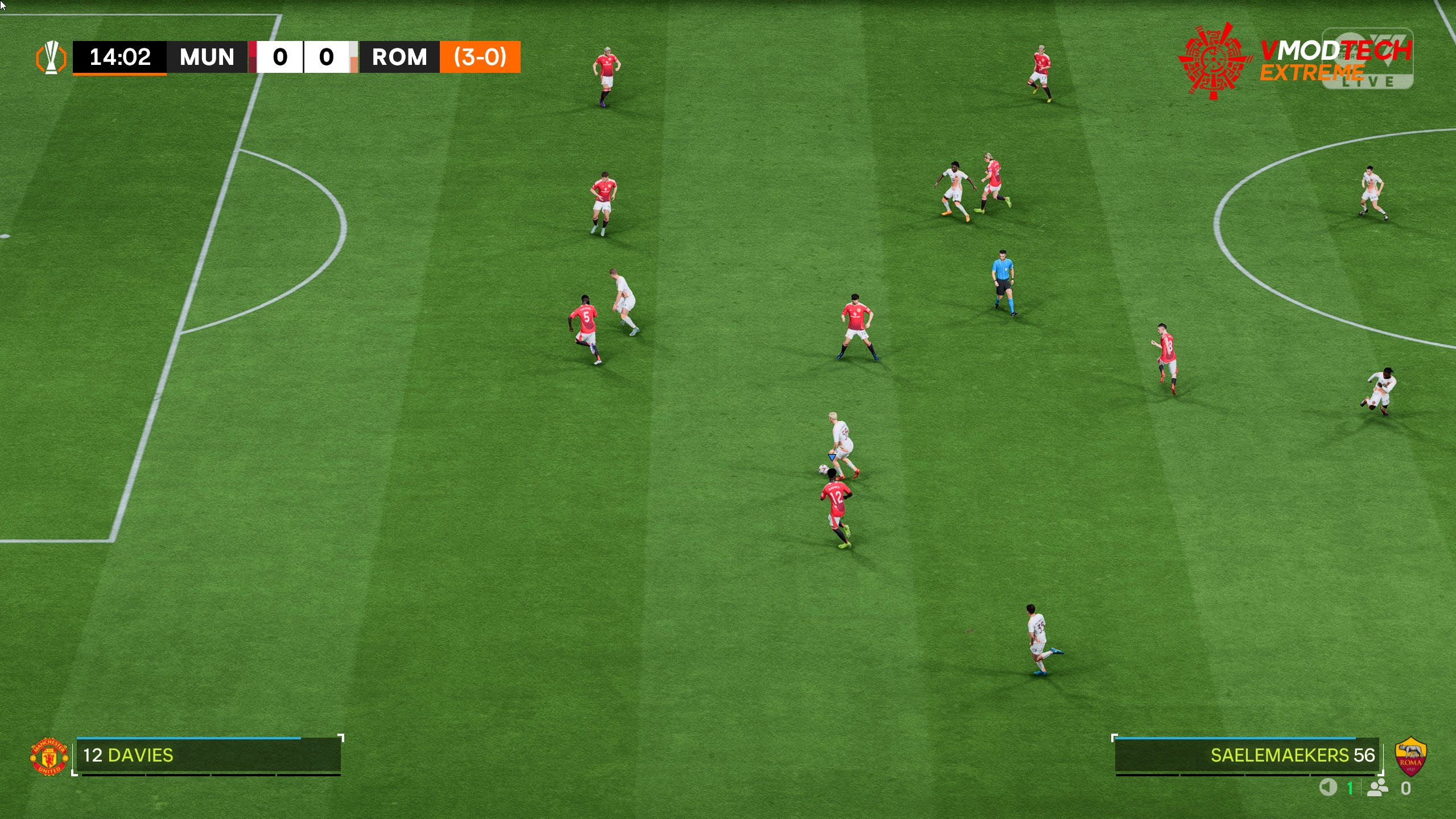The width and height of the screenshot is (1456, 819).
Task: Click the Manchester United club crest
Action: tap(49, 756)
